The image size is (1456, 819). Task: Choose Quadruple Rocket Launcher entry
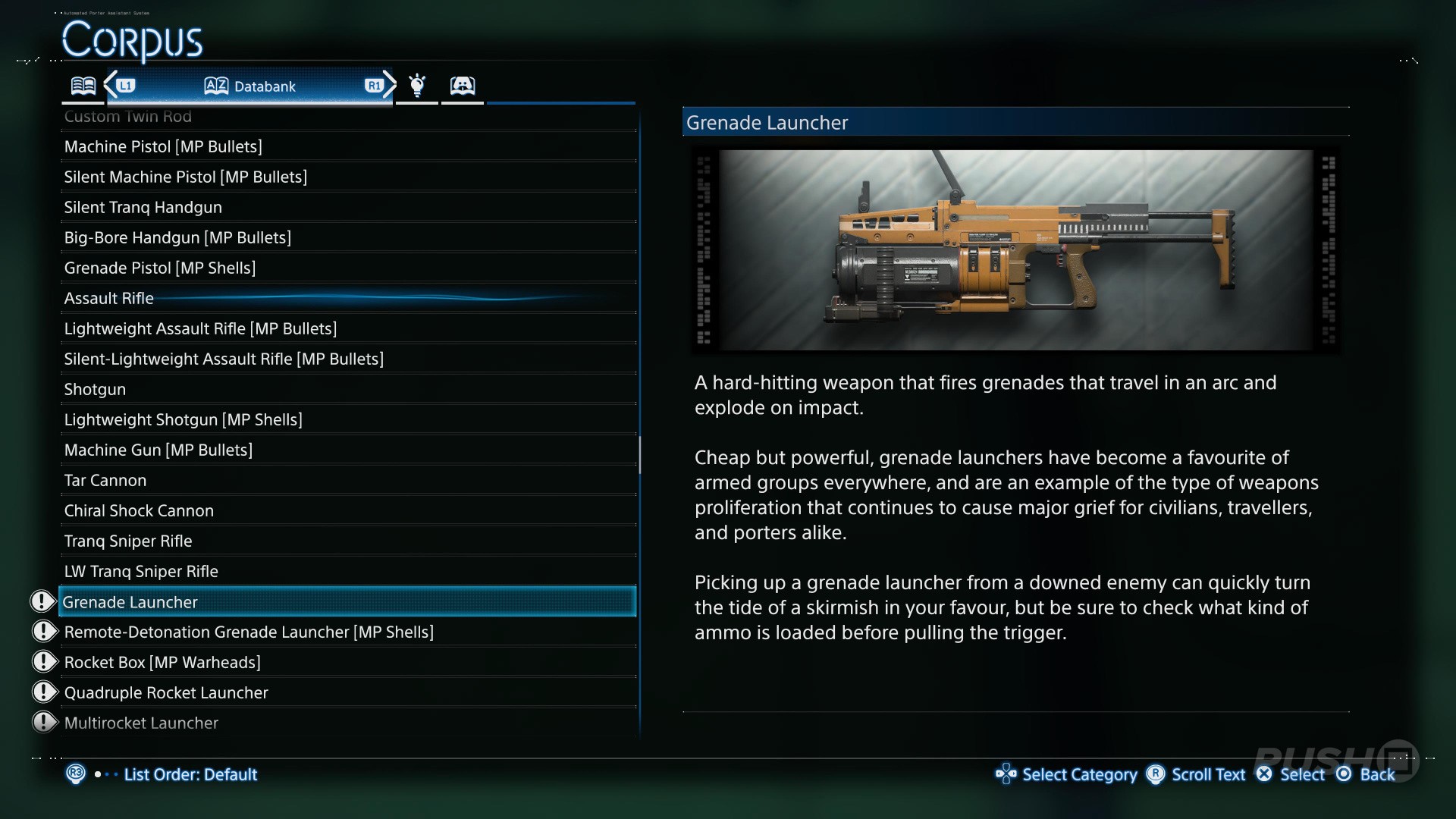coord(166,692)
